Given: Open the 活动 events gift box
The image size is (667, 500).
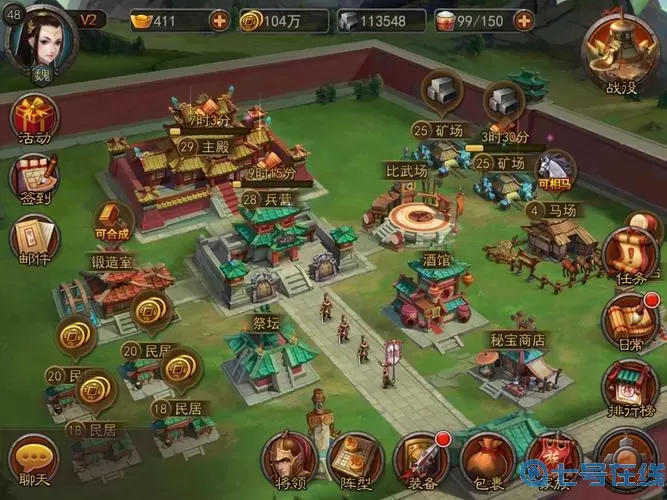Looking at the screenshot, I should pos(34,120).
